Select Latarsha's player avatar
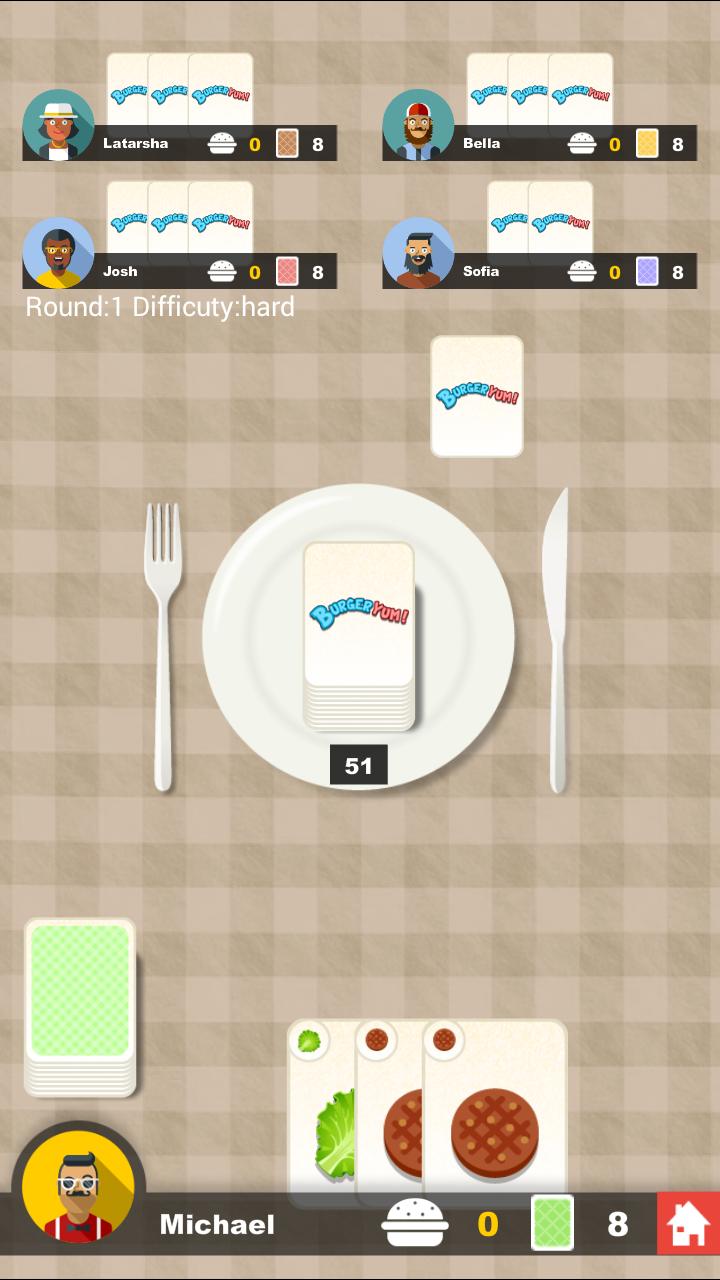 58,125
